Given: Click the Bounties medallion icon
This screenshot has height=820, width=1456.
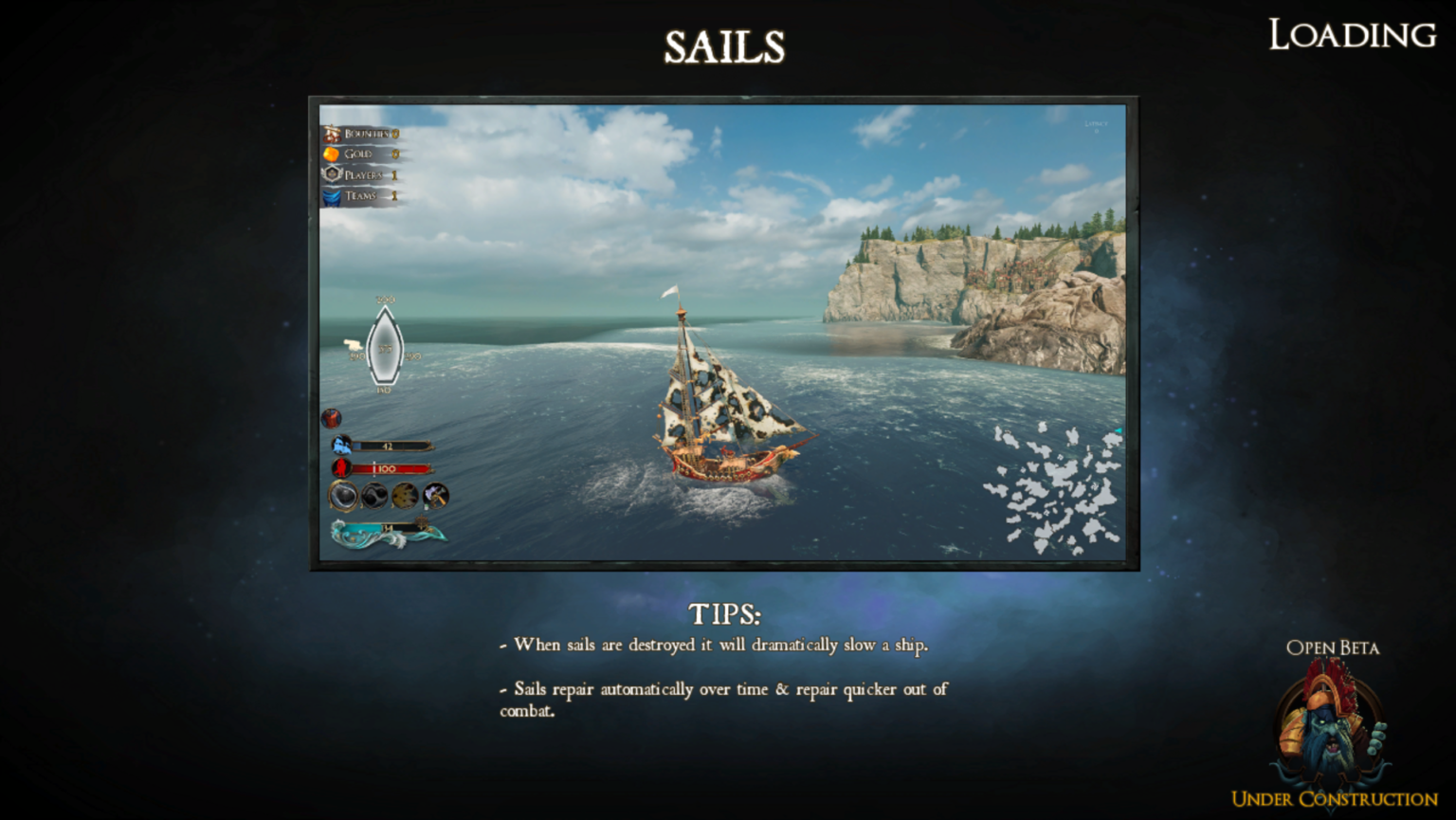Looking at the screenshot, I should pyautogui.click(x=331, y=133).
